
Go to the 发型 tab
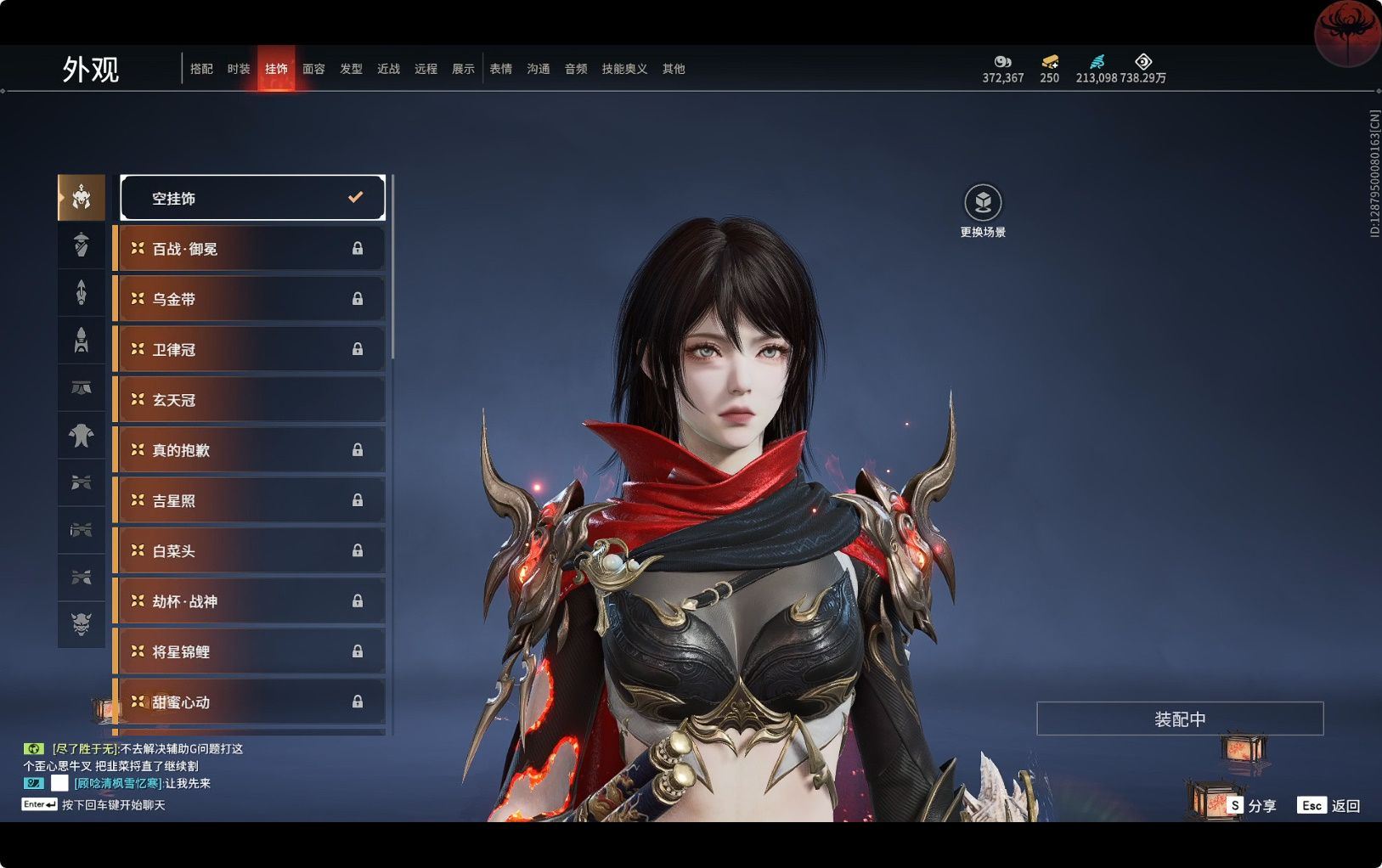click(x=351, y=69)
